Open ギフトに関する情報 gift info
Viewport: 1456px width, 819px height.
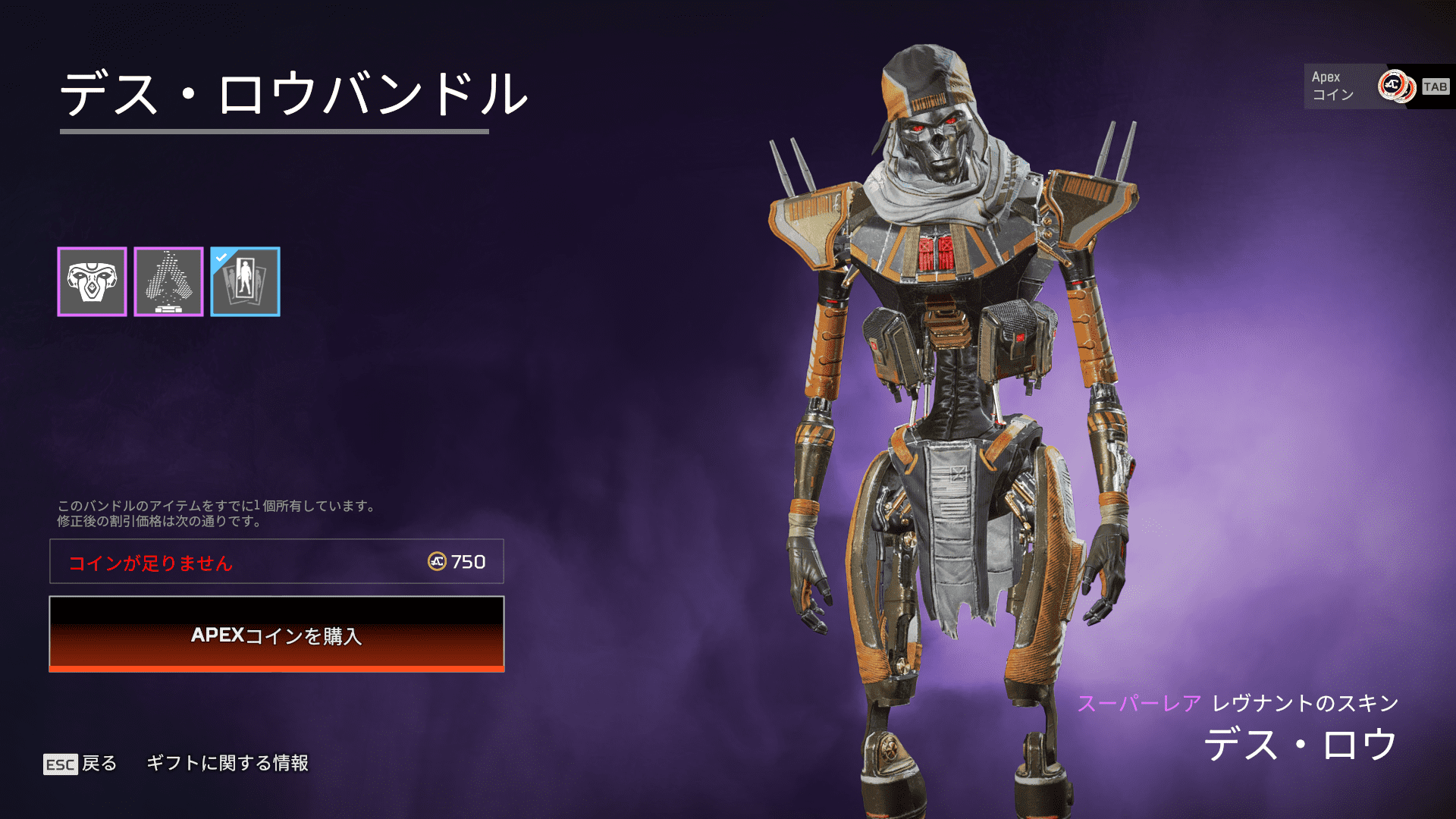227,763
